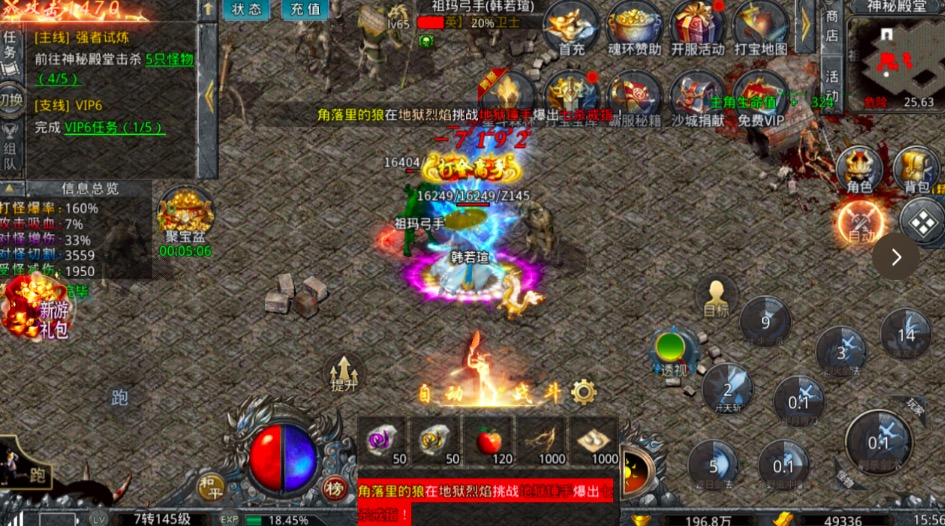Open the 首充 first recharge icon
Viewport: 945px width, 526px height.
tap(571, 28)
